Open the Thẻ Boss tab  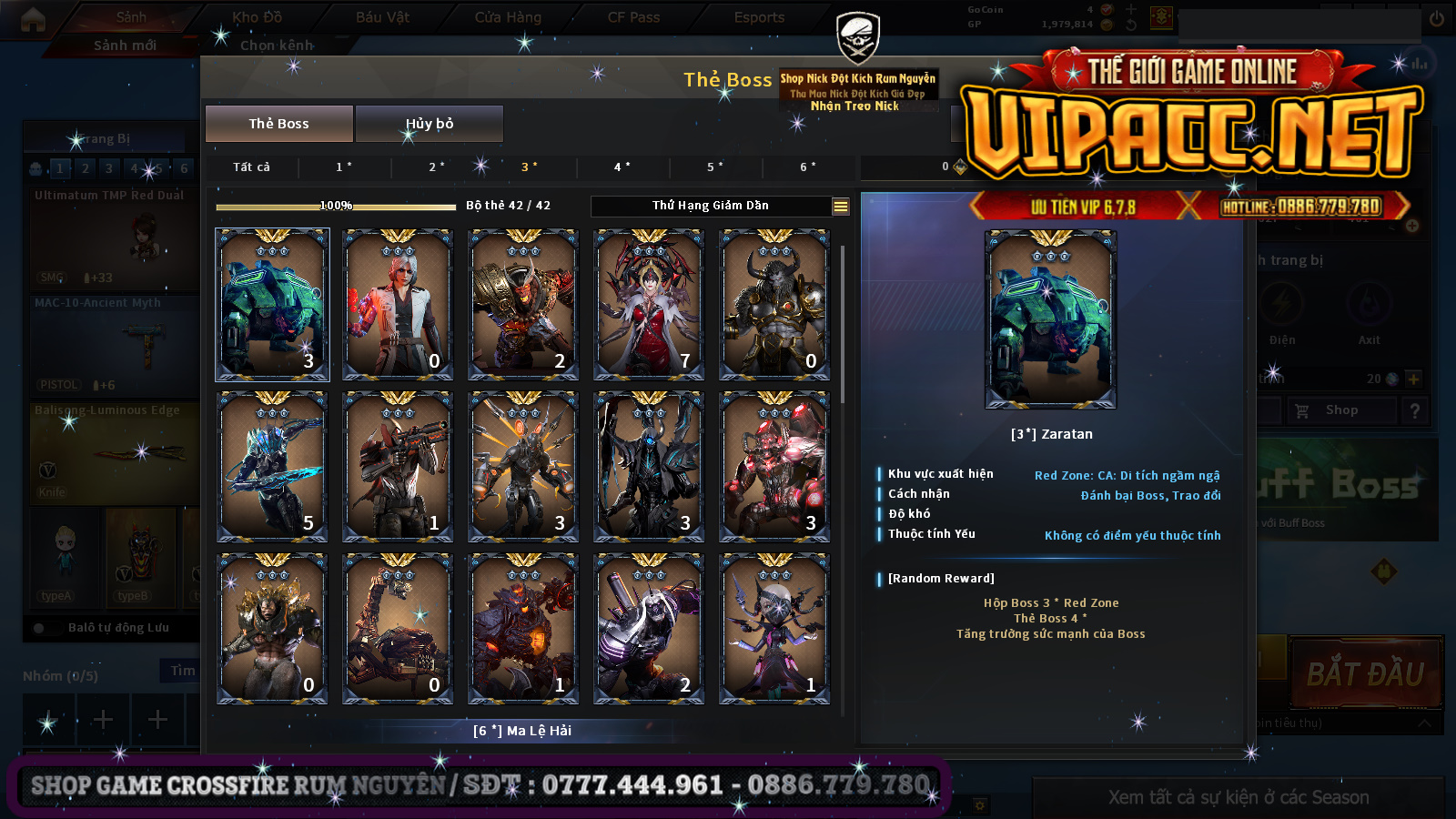278,124
